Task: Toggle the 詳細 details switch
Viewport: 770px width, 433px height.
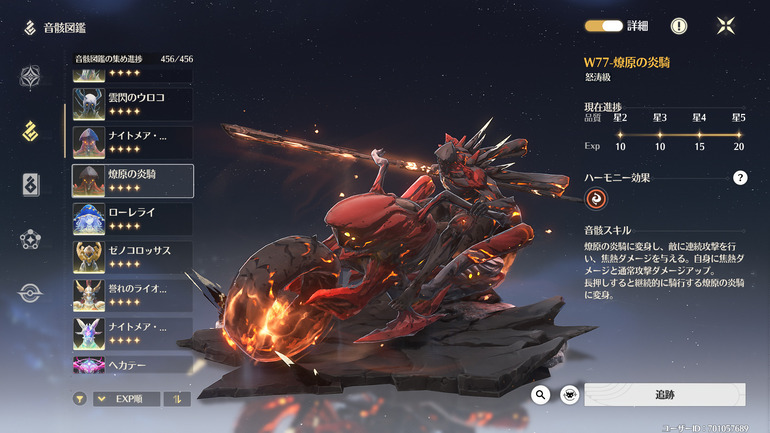Action: (604, 26)
